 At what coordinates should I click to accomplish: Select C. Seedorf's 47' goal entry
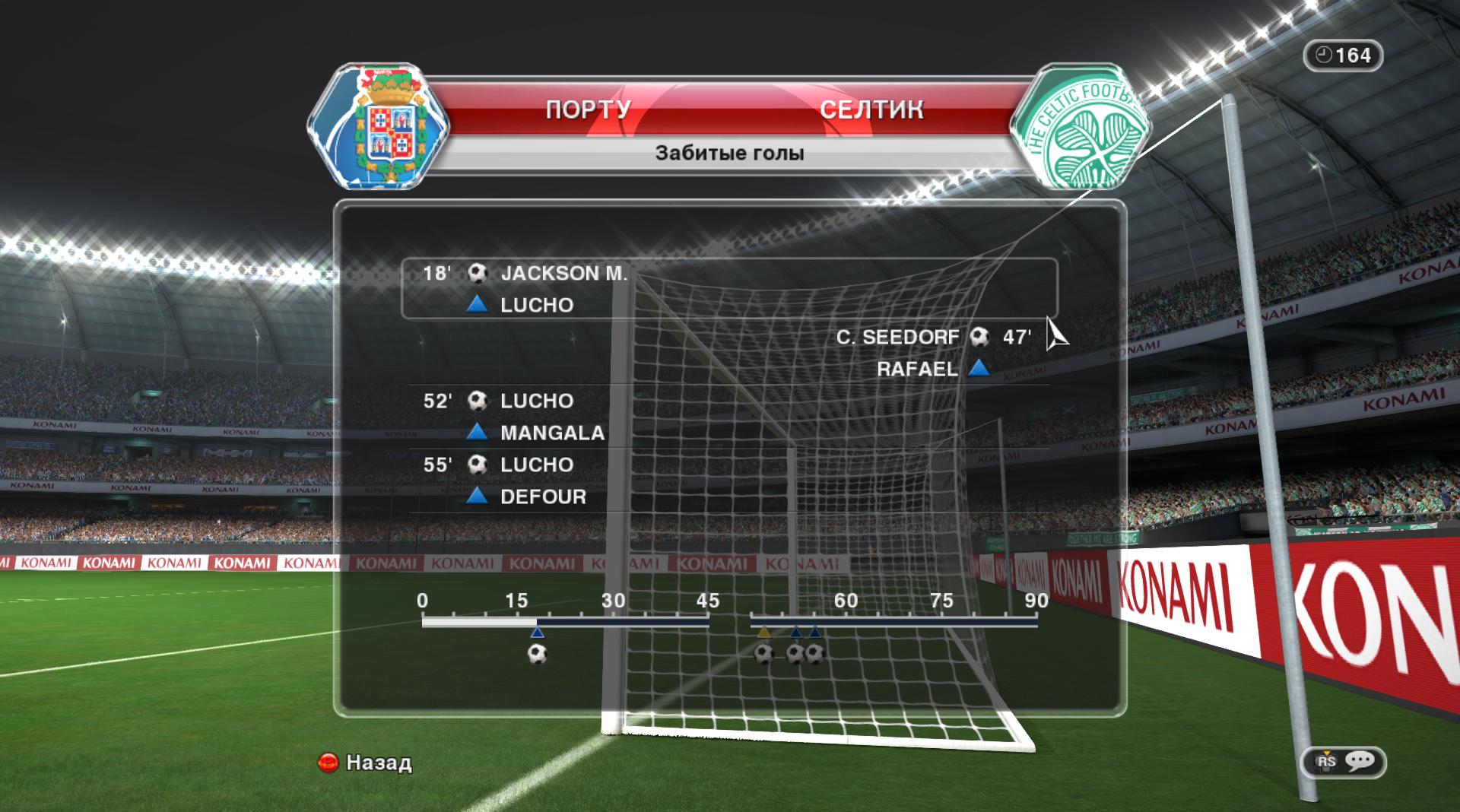pyautogui.click(x=932, y=337)
